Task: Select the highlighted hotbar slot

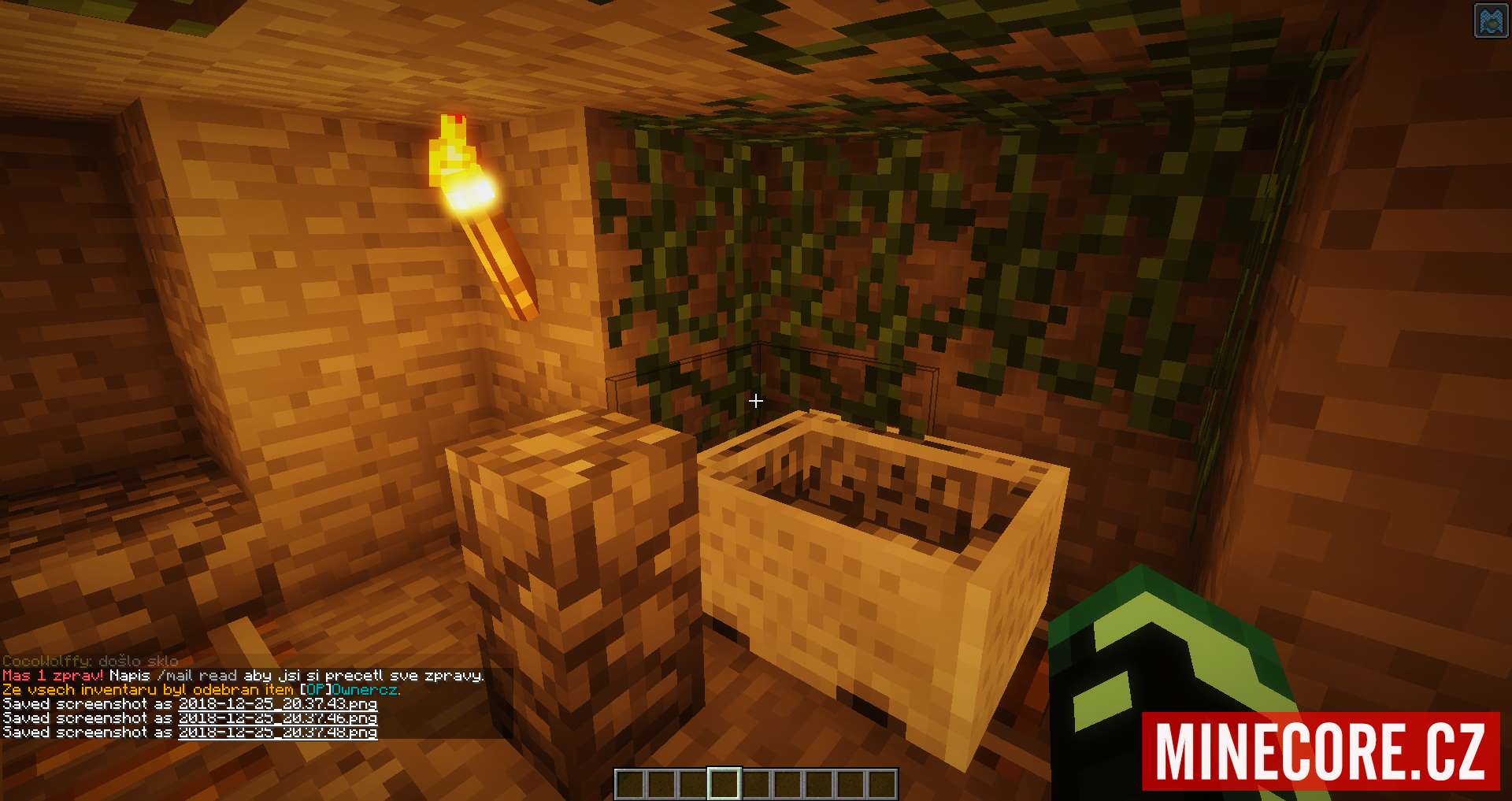Action: pyautogui.click(x=724, y=784)
